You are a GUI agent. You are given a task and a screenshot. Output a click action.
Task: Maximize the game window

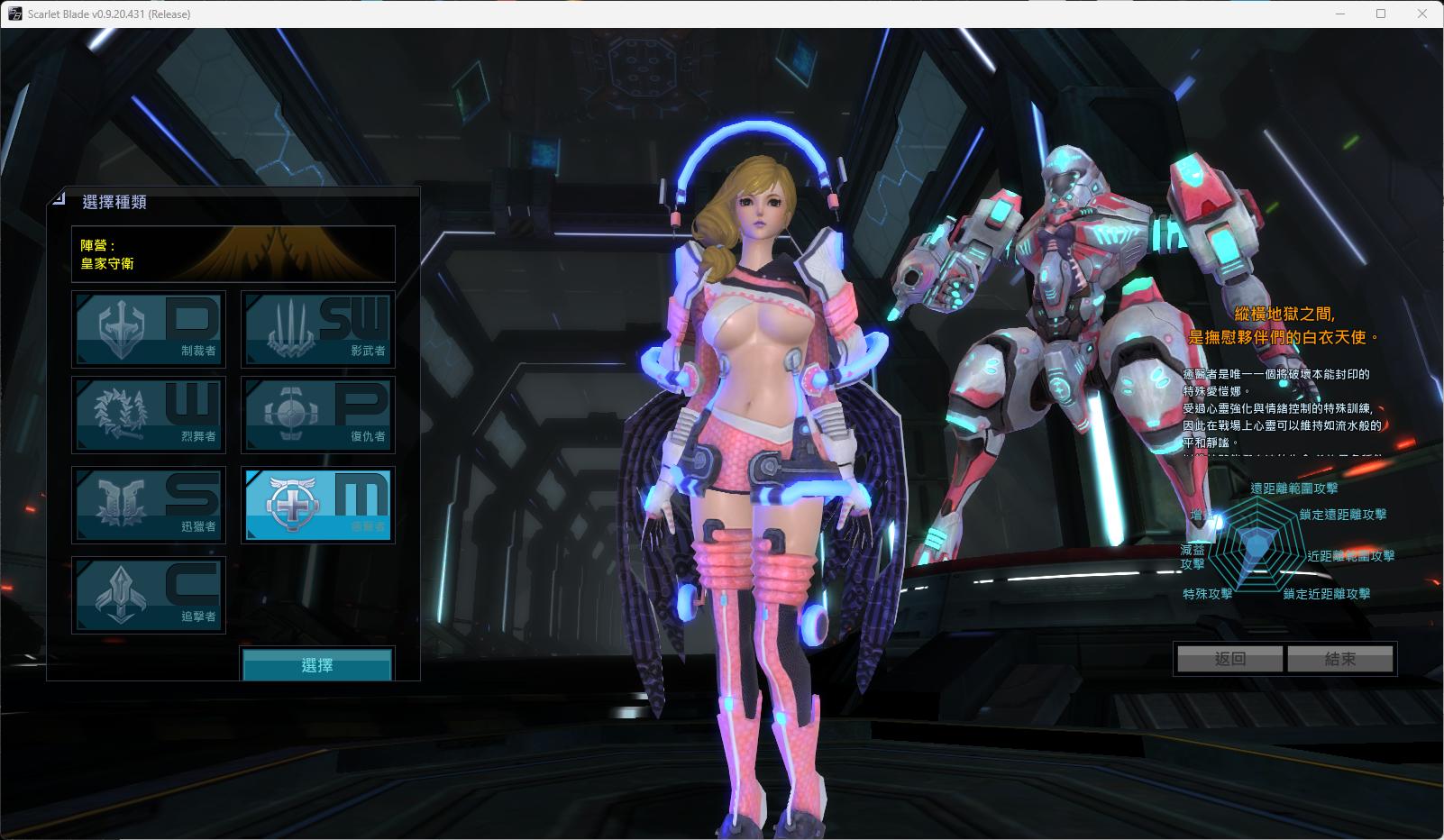pyautogui.click(x=1381, y=14)
